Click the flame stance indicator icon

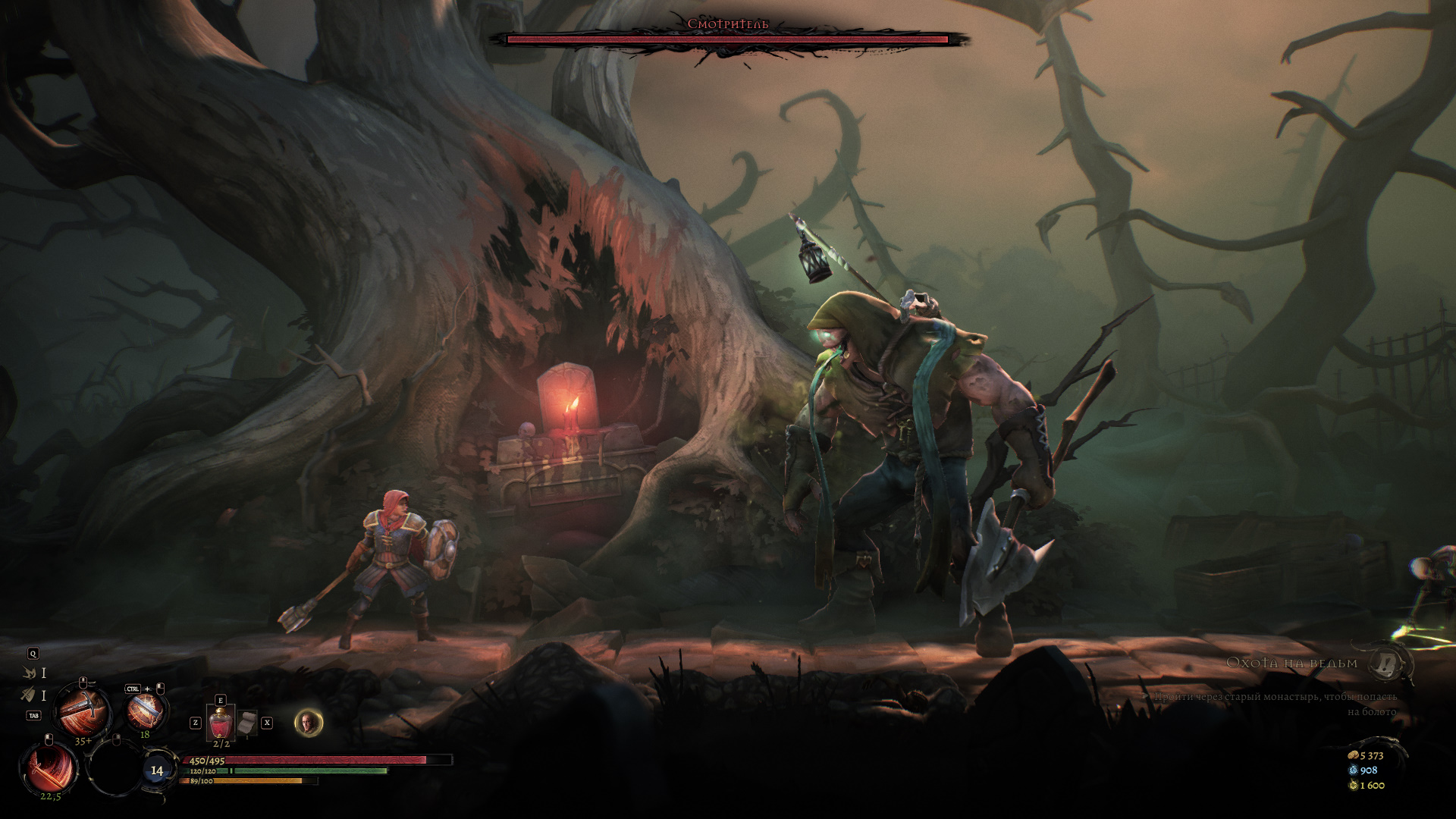click(30, 673)
